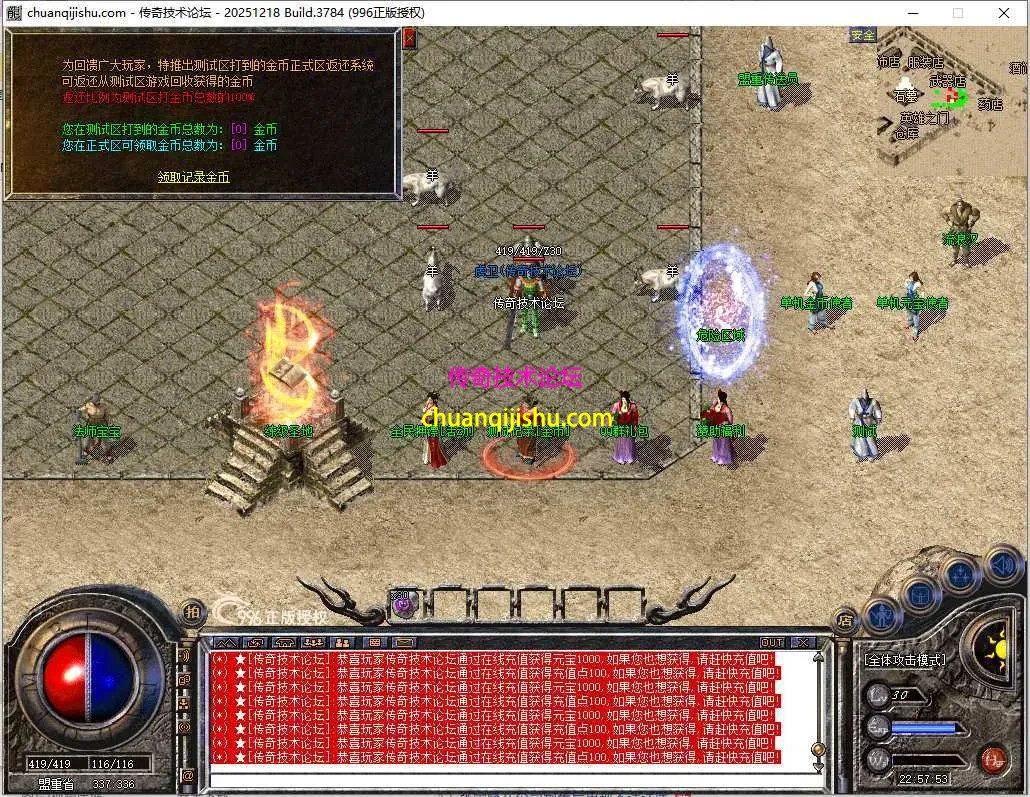Click the @ chat channel button
This screenshot has width=1030, height=797.
187,775
